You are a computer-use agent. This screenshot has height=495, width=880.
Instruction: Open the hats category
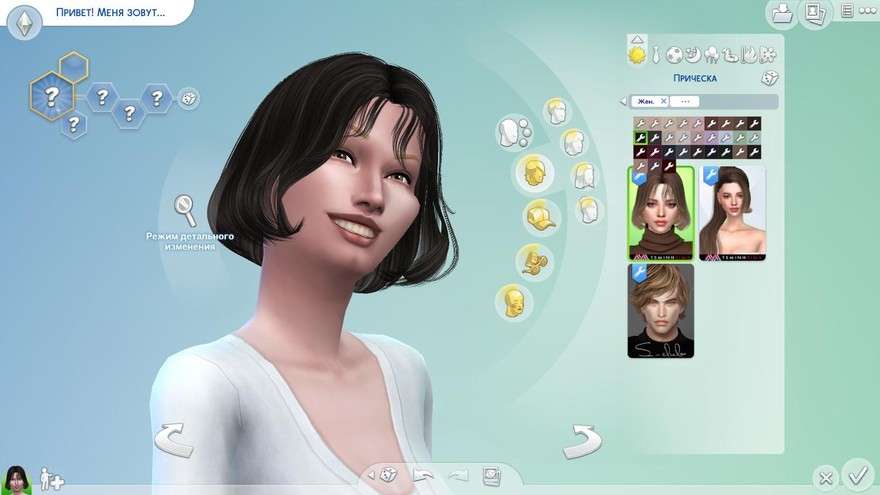point(541,216)
